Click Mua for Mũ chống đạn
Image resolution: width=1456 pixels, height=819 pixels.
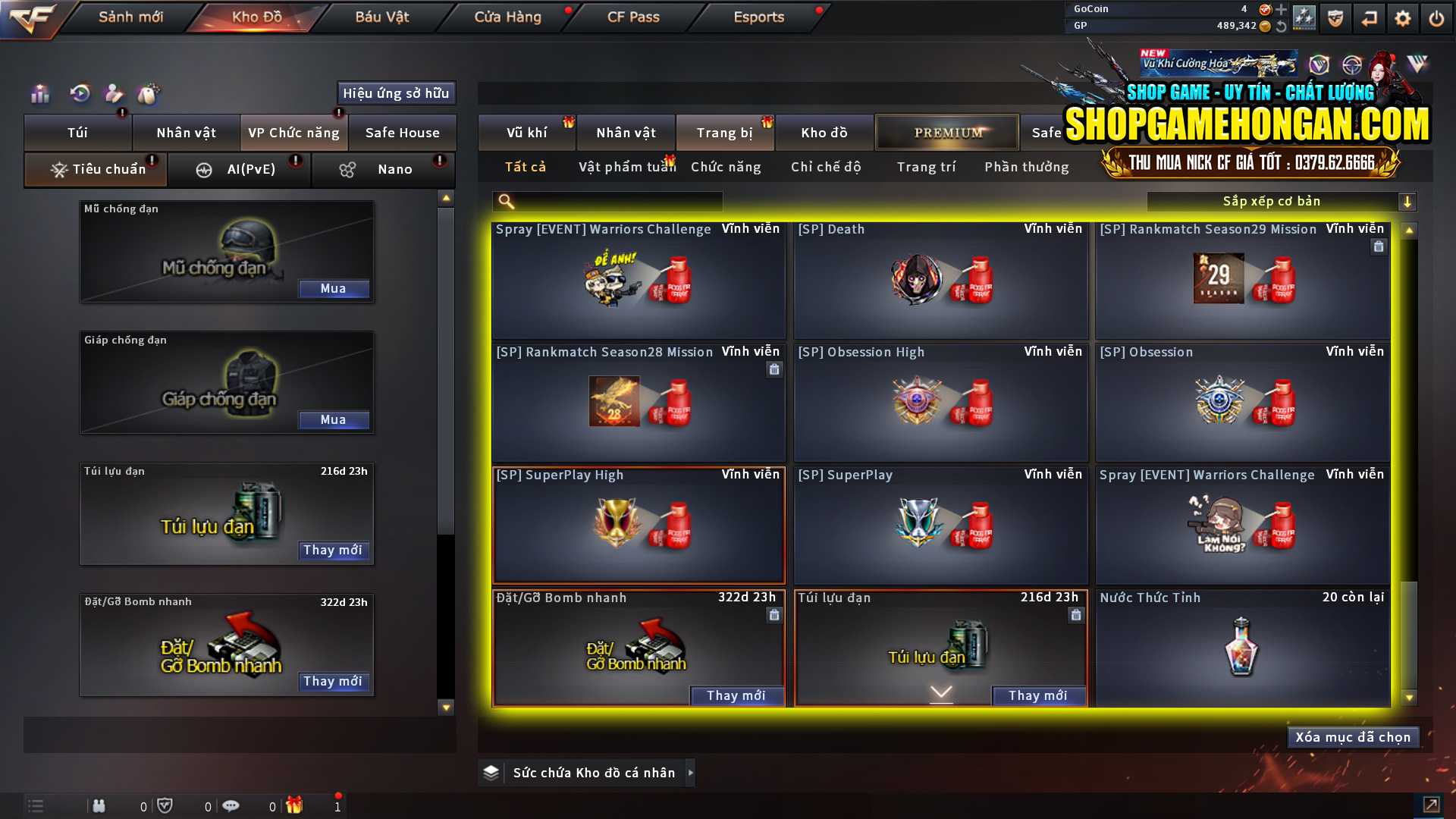pyautogui.click(x=334, y=289)
